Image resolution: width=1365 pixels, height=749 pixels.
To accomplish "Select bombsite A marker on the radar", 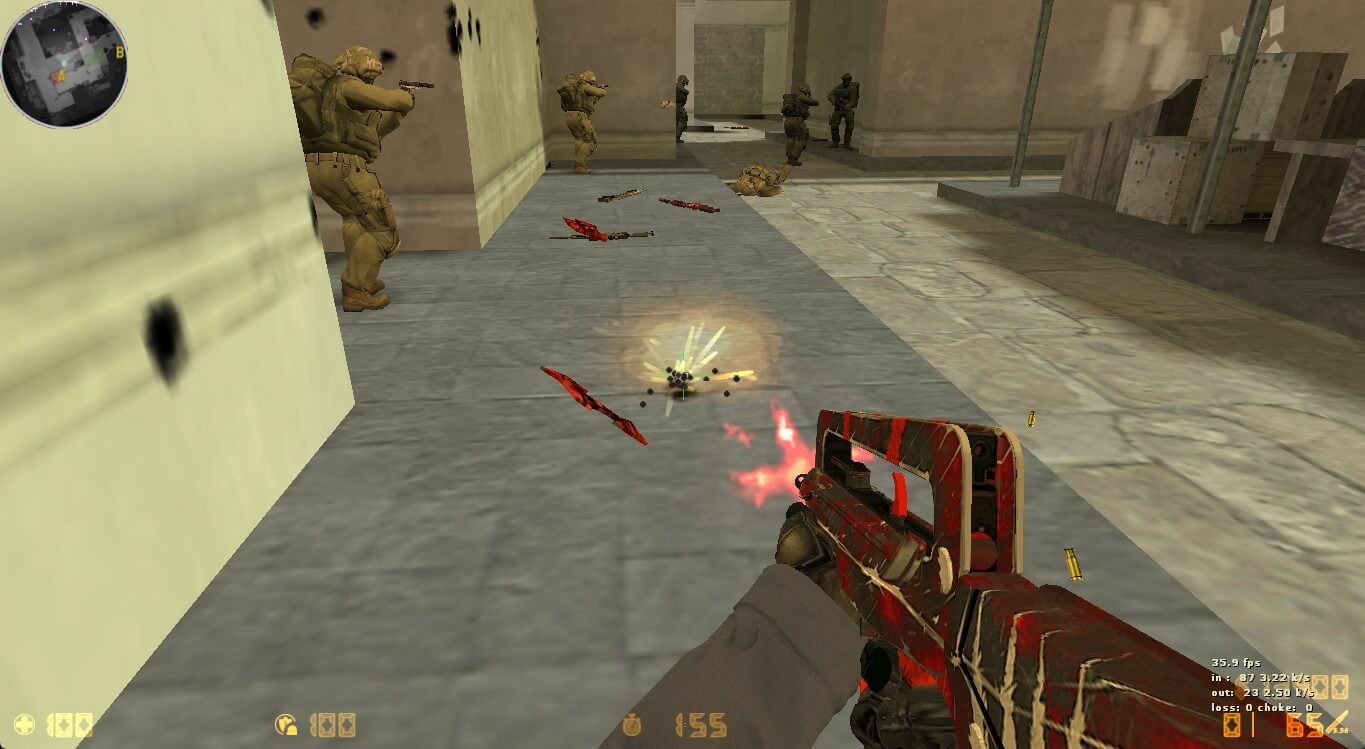I will click(x=60, y=75).
